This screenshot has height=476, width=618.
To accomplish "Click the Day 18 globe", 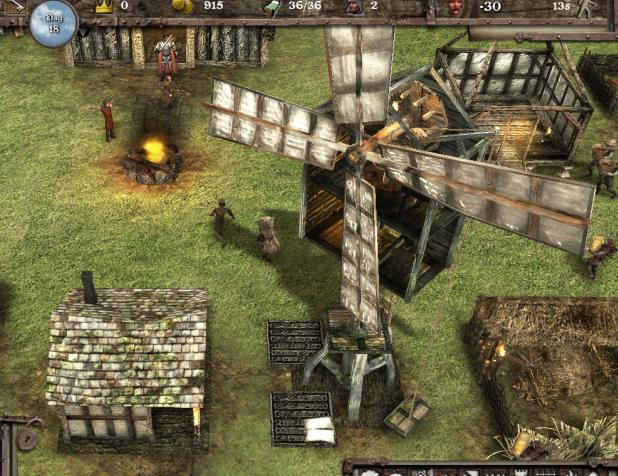I will click(x=53, y=21).
